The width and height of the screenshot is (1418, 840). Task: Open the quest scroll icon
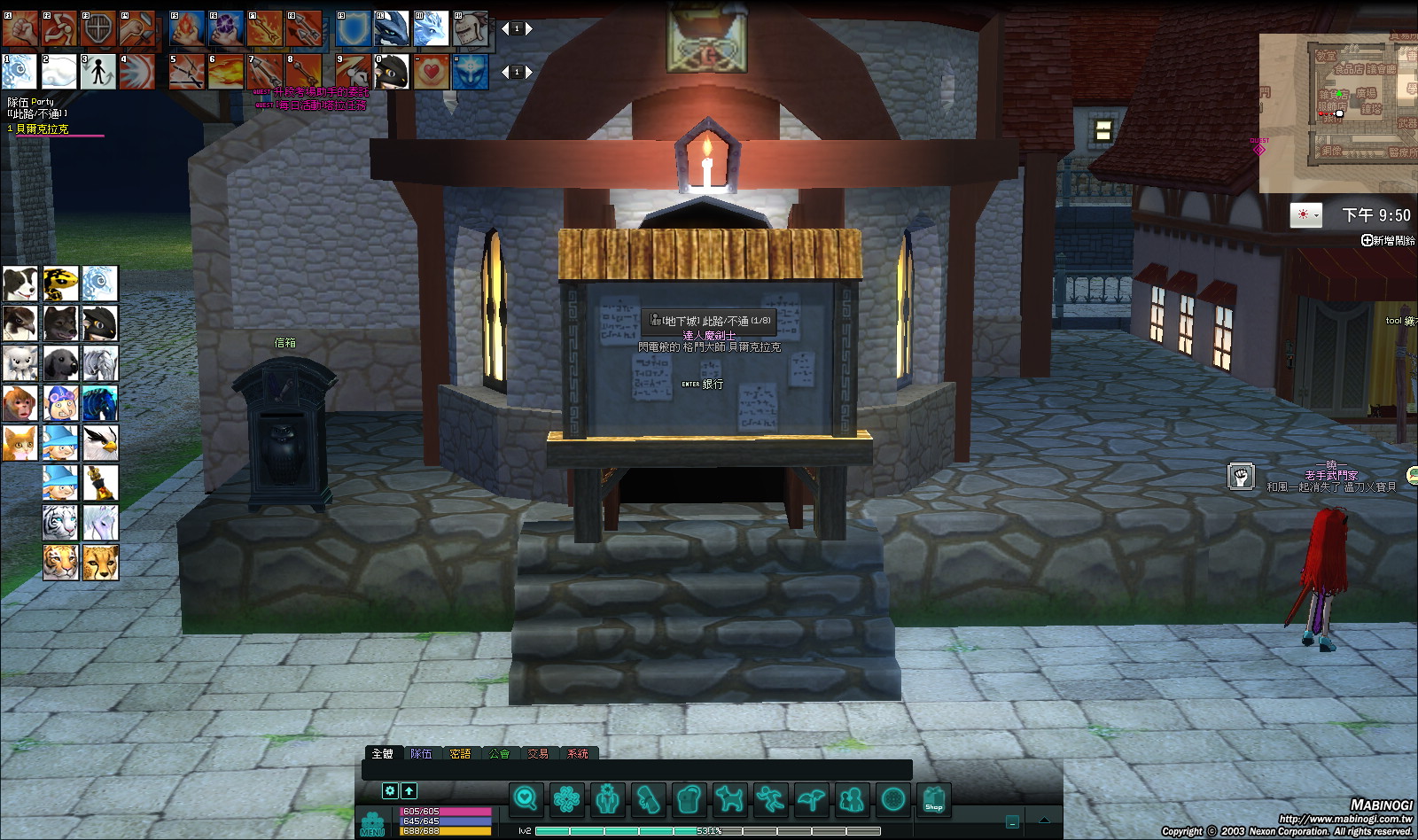click(648, 799)
